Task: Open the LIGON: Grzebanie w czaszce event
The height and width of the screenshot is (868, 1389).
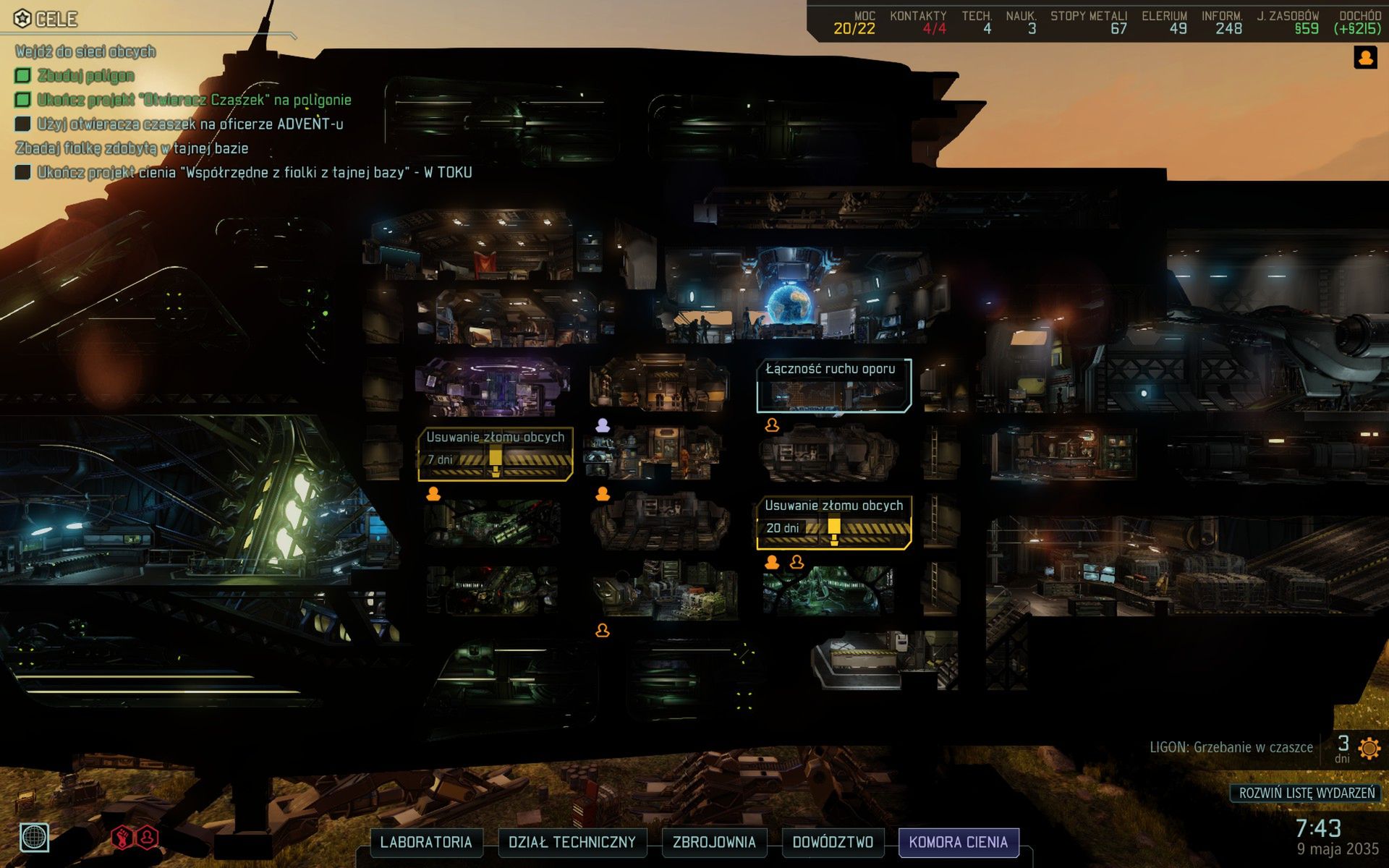Action: [1231, 747]
